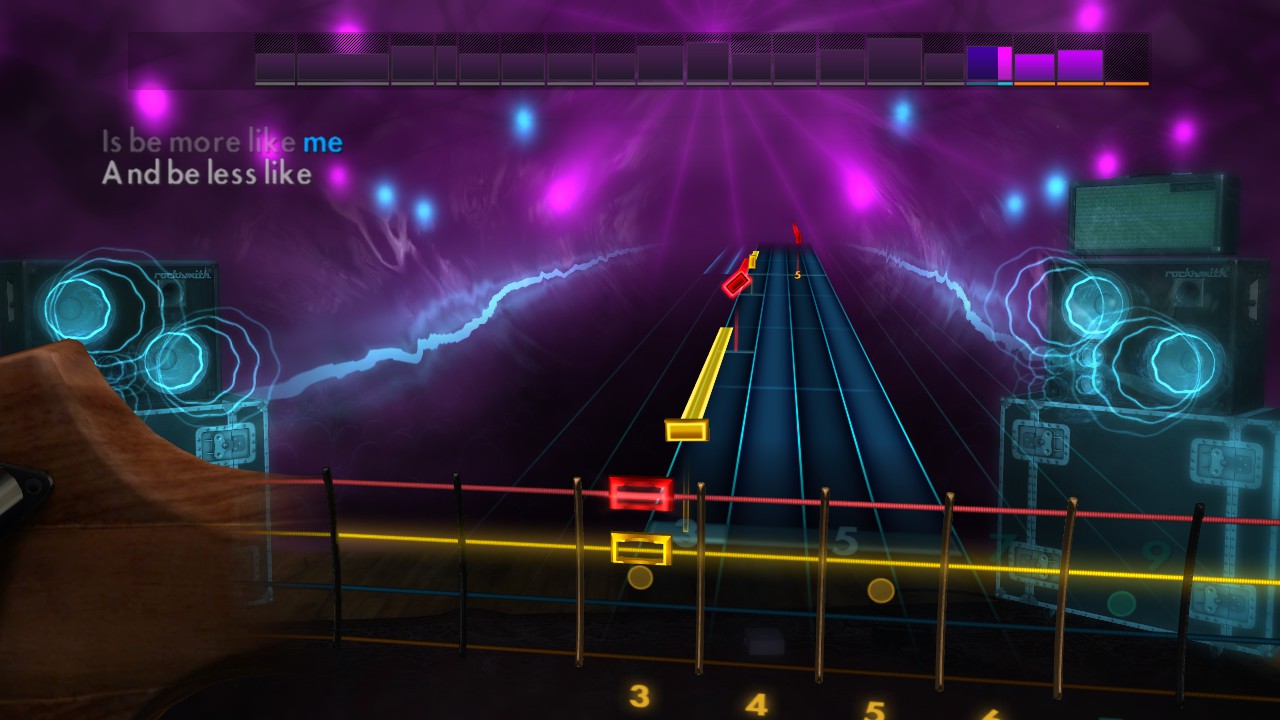This screenshot has width=1280, height=720.
Task: Click the red section flag atop the note highway
Action: coord(795,235)
